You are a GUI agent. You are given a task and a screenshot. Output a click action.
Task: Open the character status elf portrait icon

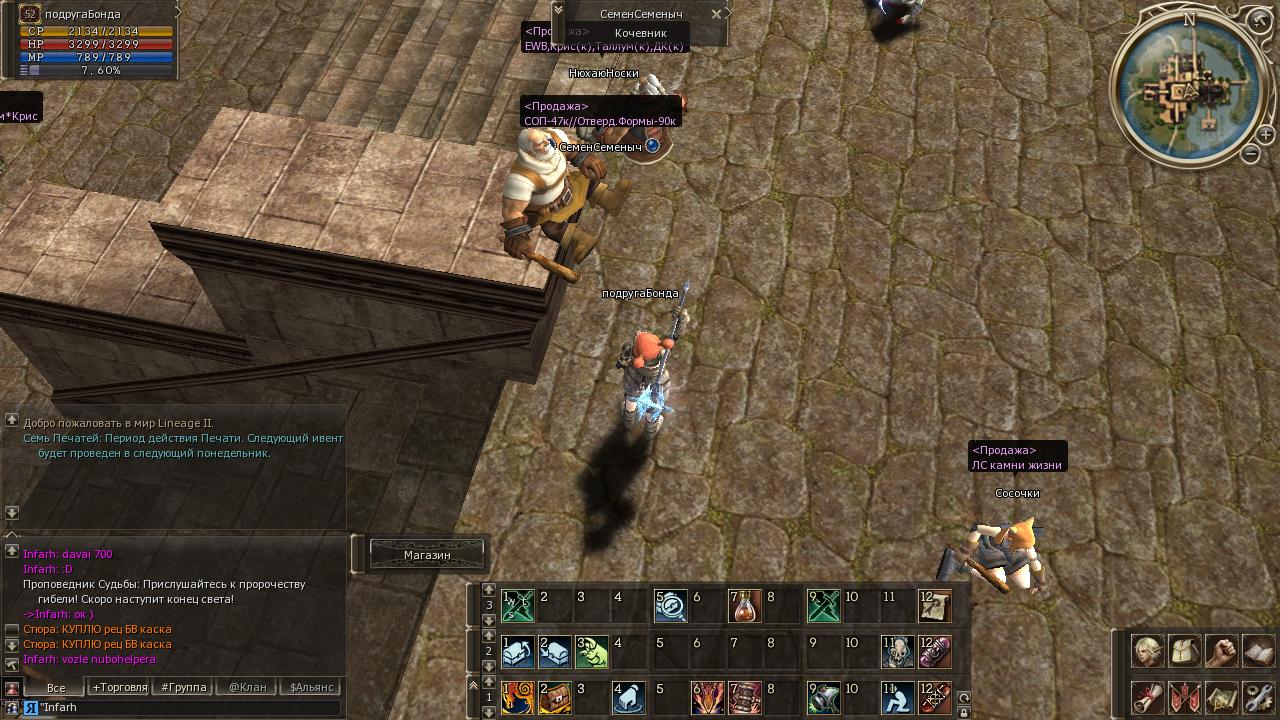[1147, 651]
